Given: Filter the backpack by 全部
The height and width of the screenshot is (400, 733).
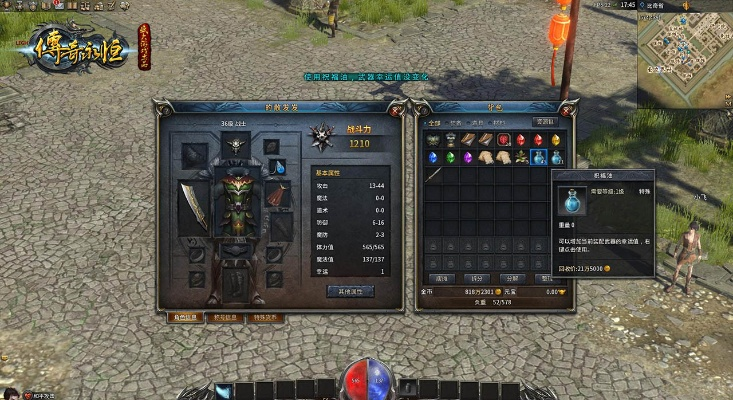Looking at the screenshot, I should [x=434, y=123].
